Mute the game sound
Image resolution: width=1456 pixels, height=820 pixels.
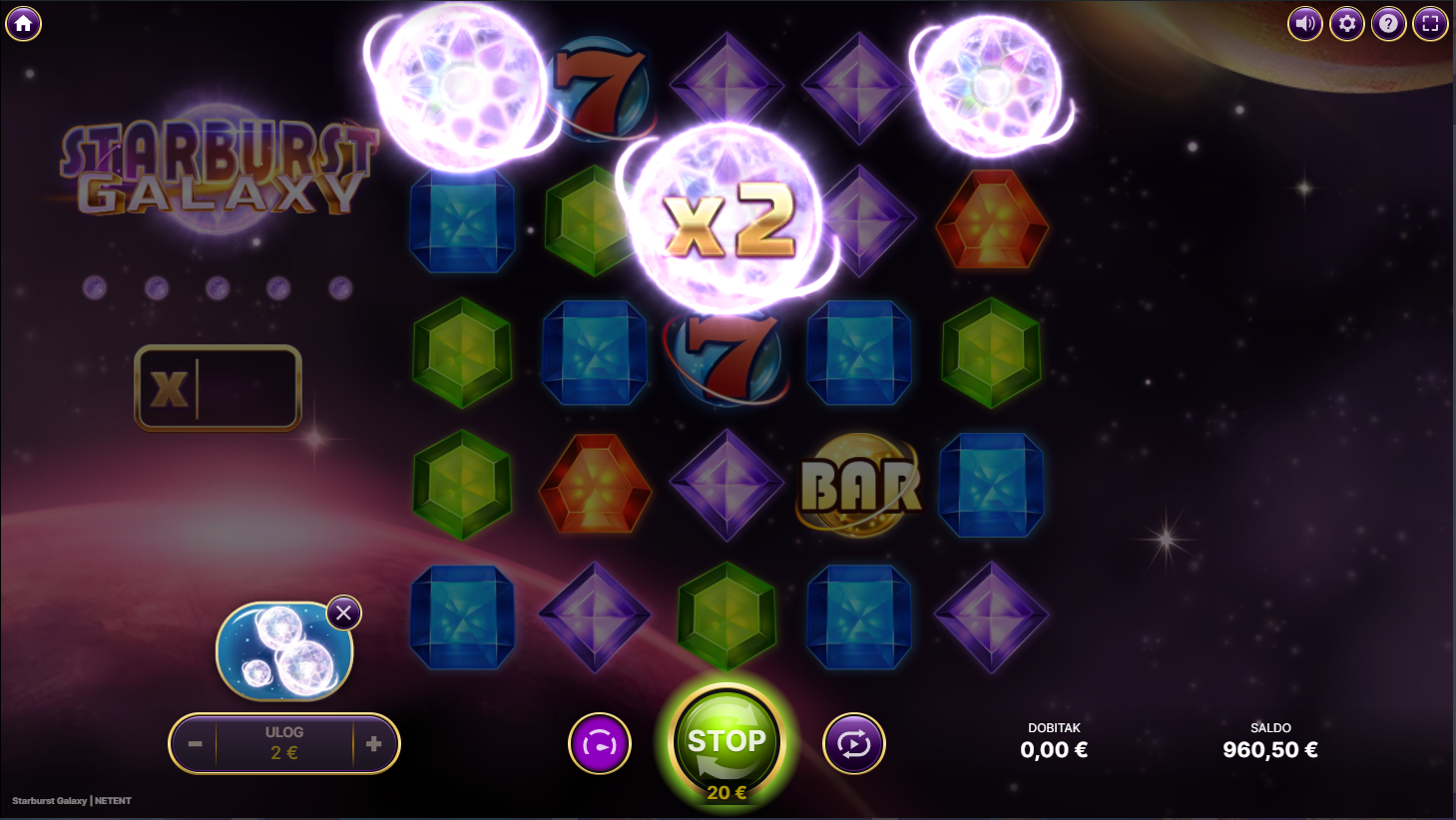click(x=1304, y=23)
